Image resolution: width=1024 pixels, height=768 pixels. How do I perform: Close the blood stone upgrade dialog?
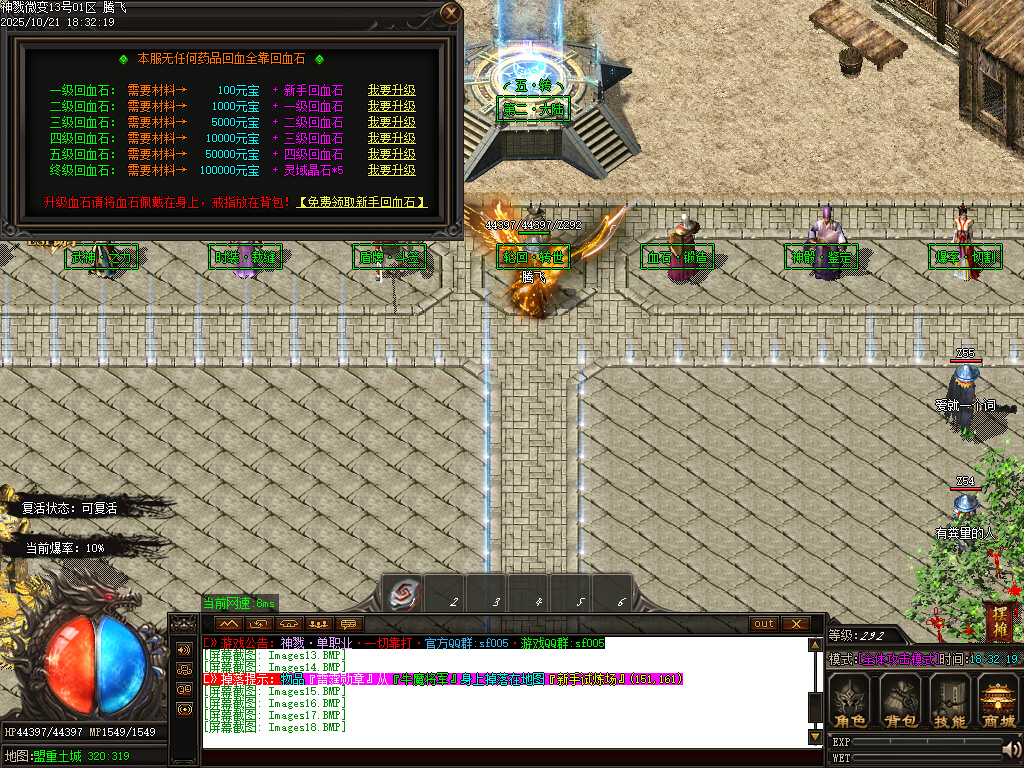point(451,13)
